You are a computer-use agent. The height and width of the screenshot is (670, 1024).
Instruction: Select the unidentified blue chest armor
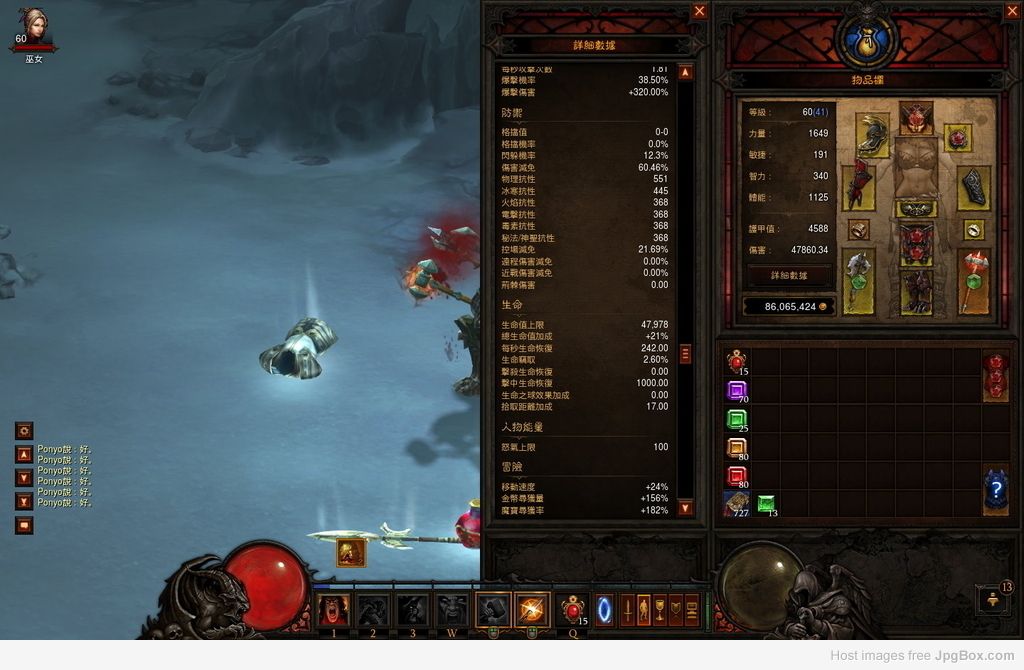pyautogui.click(x=995, y=491)
